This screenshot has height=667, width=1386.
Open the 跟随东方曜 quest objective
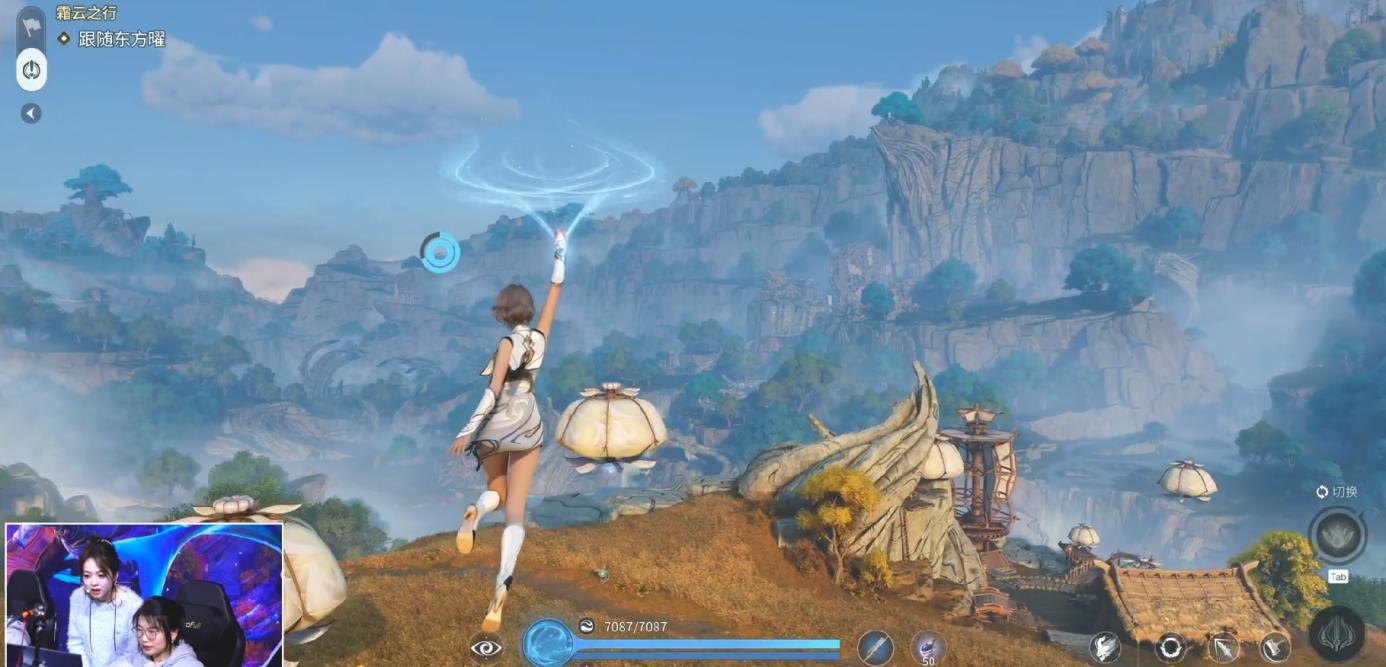click(121, 39)
